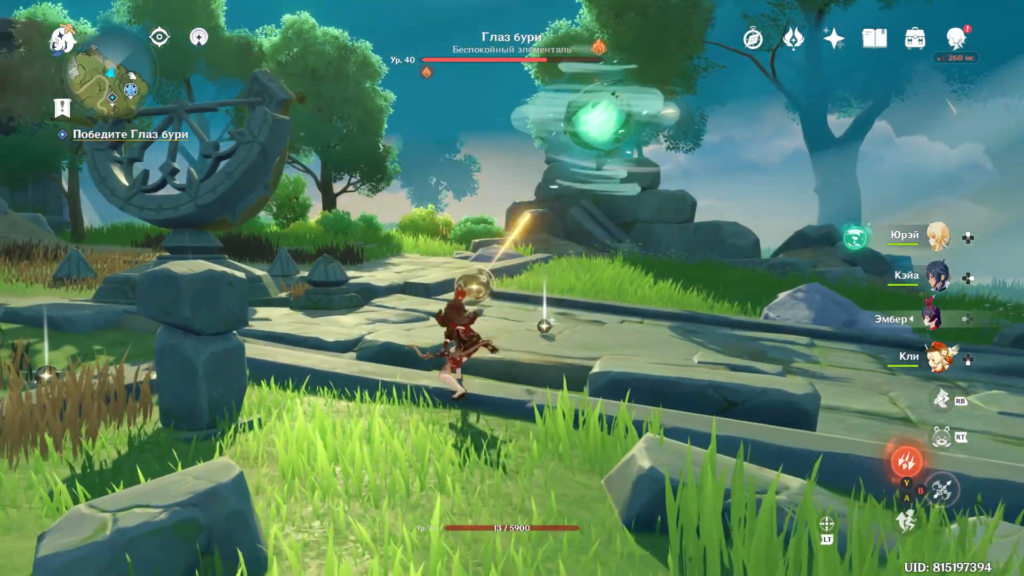Open the character screen icon
1024x576 pixels.
click(x=955, y=38)
